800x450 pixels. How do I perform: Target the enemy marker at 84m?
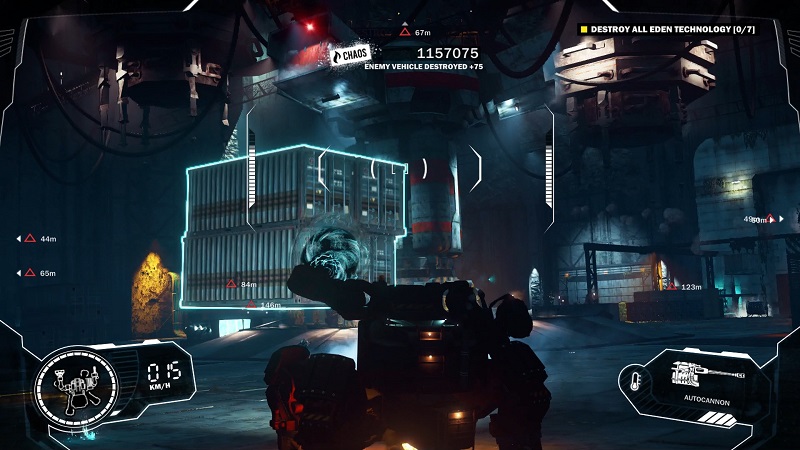pos(231,284)
